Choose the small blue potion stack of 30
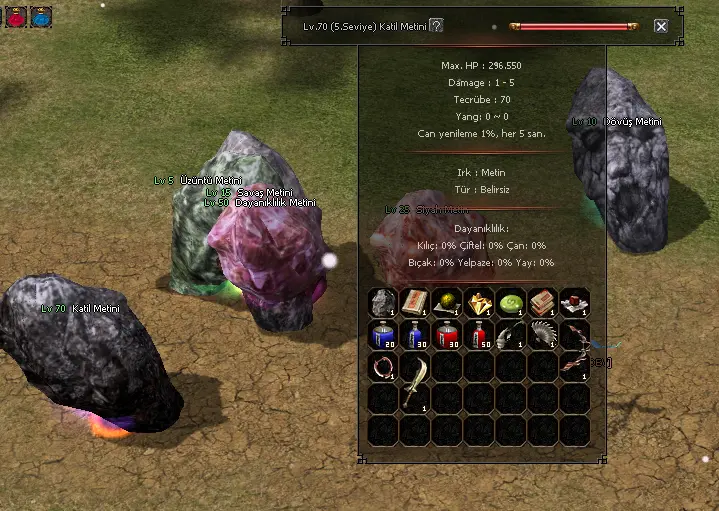The height and width of the screenshot is (511, 719). coord(415,334)
